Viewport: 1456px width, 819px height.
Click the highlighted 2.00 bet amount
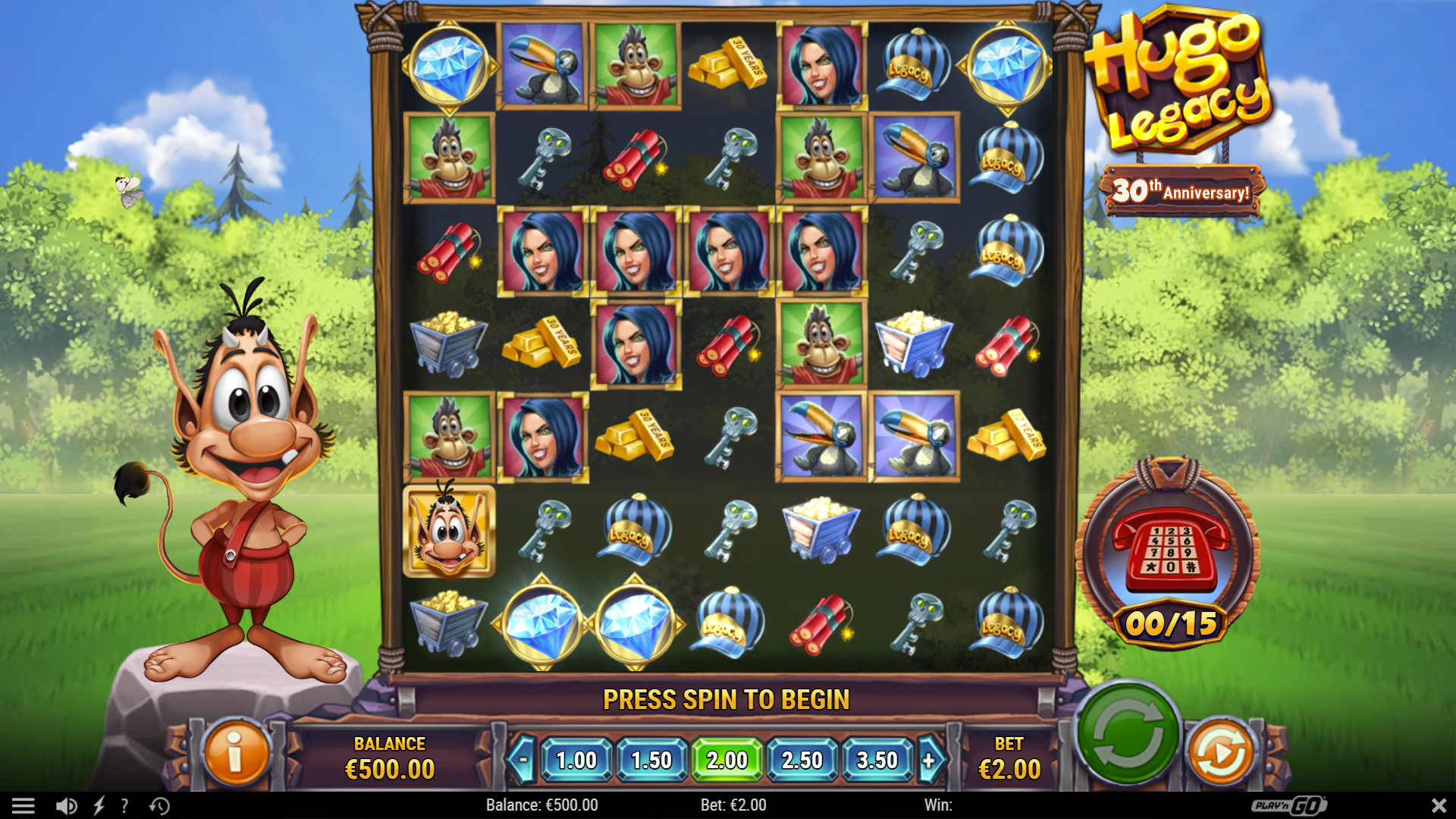click(x=726, y=758)
